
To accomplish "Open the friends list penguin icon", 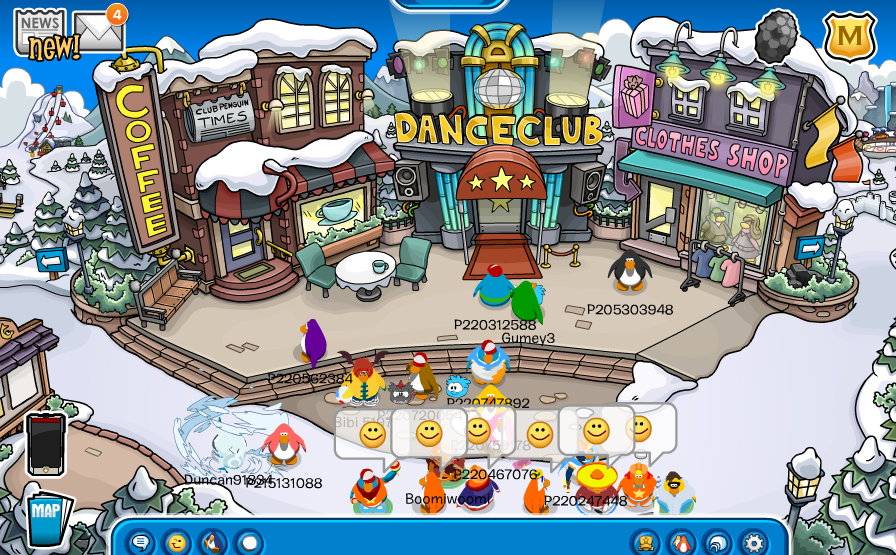I will pos(681,543).
